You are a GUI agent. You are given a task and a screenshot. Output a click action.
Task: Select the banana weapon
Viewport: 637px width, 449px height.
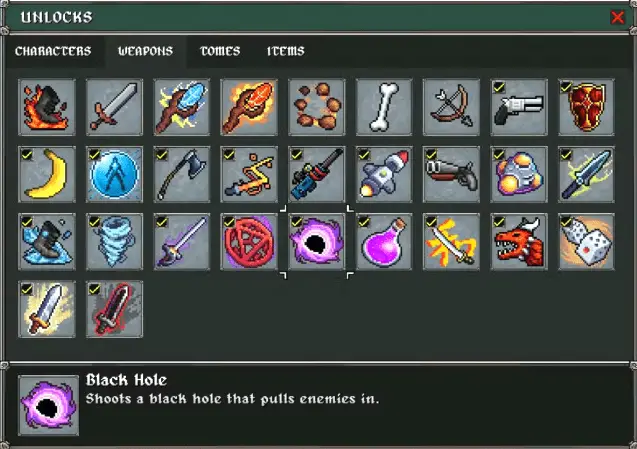[47, 174]
